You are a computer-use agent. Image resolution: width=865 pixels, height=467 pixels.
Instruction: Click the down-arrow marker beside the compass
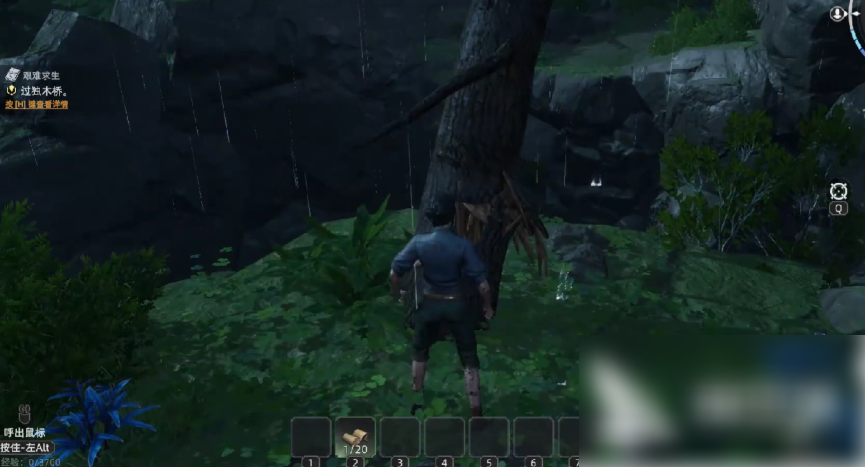838,13
